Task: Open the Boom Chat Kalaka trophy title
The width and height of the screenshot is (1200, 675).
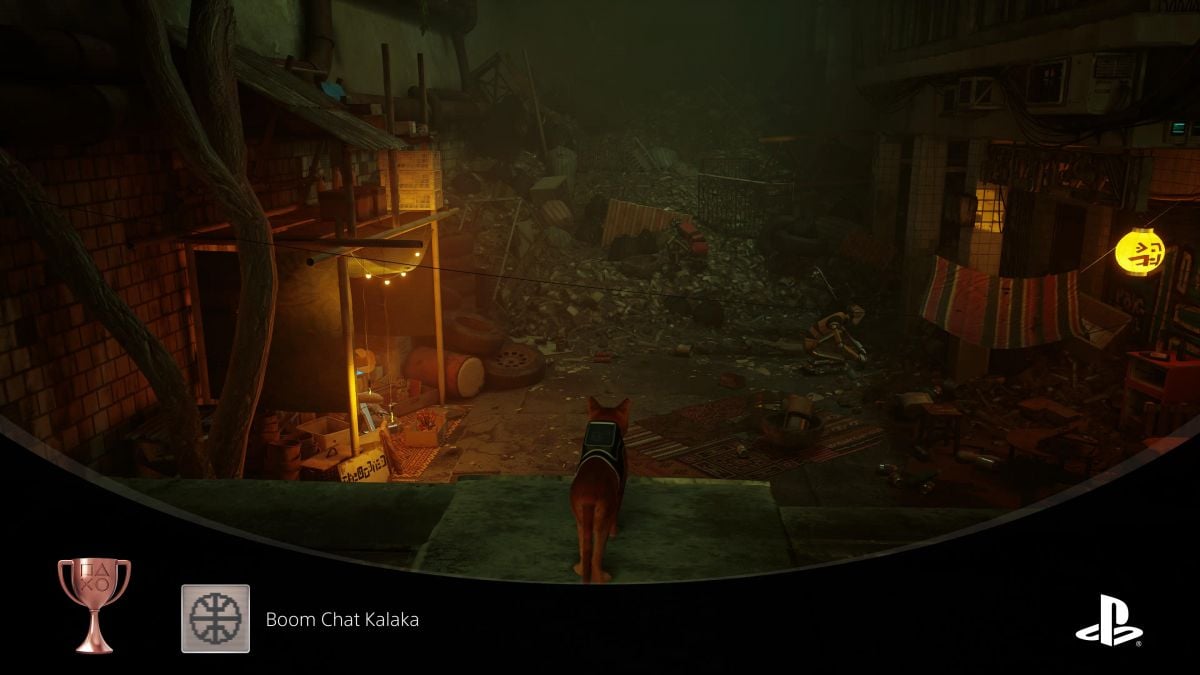Action: (x=342, y=619)
